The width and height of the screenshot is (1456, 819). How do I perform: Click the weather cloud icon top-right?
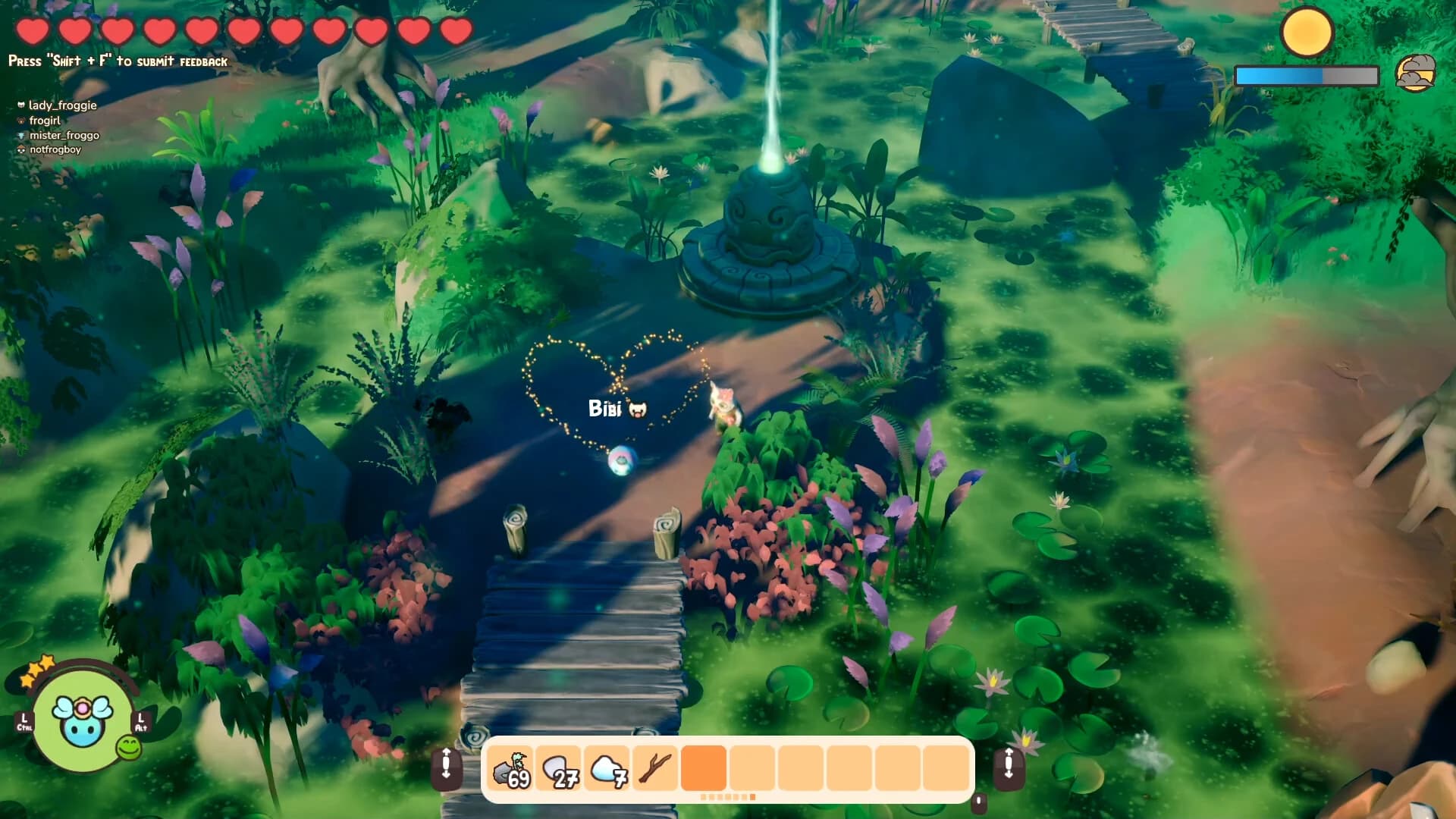click(x=1417, y=74)
